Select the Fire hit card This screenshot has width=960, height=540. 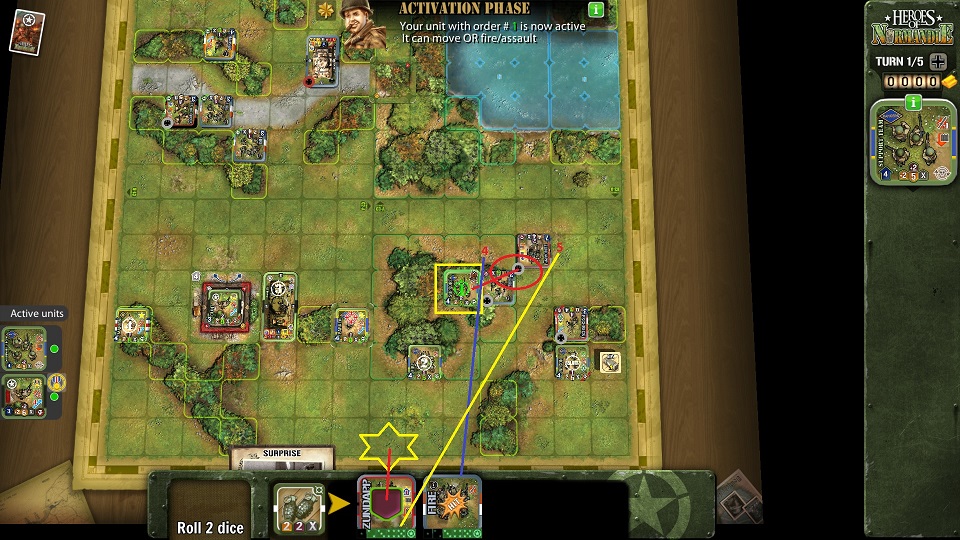(452, 503)
